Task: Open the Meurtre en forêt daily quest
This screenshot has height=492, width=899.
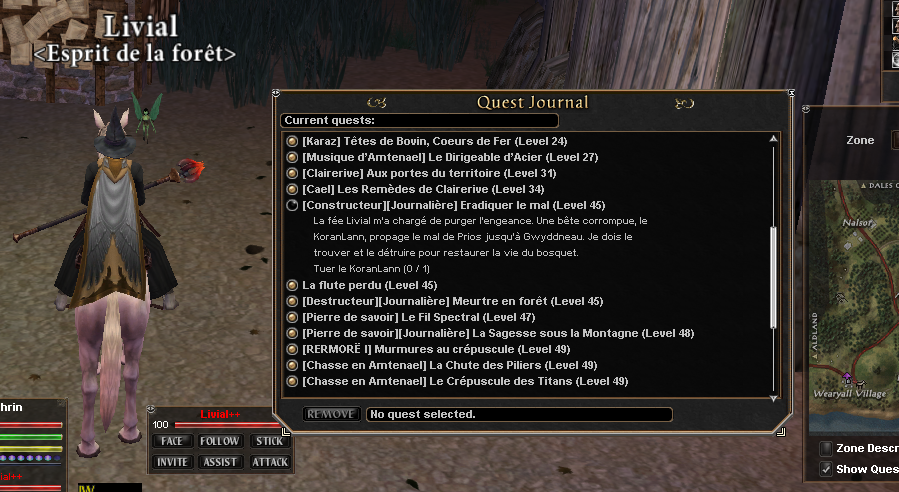Action: point(452,301)
